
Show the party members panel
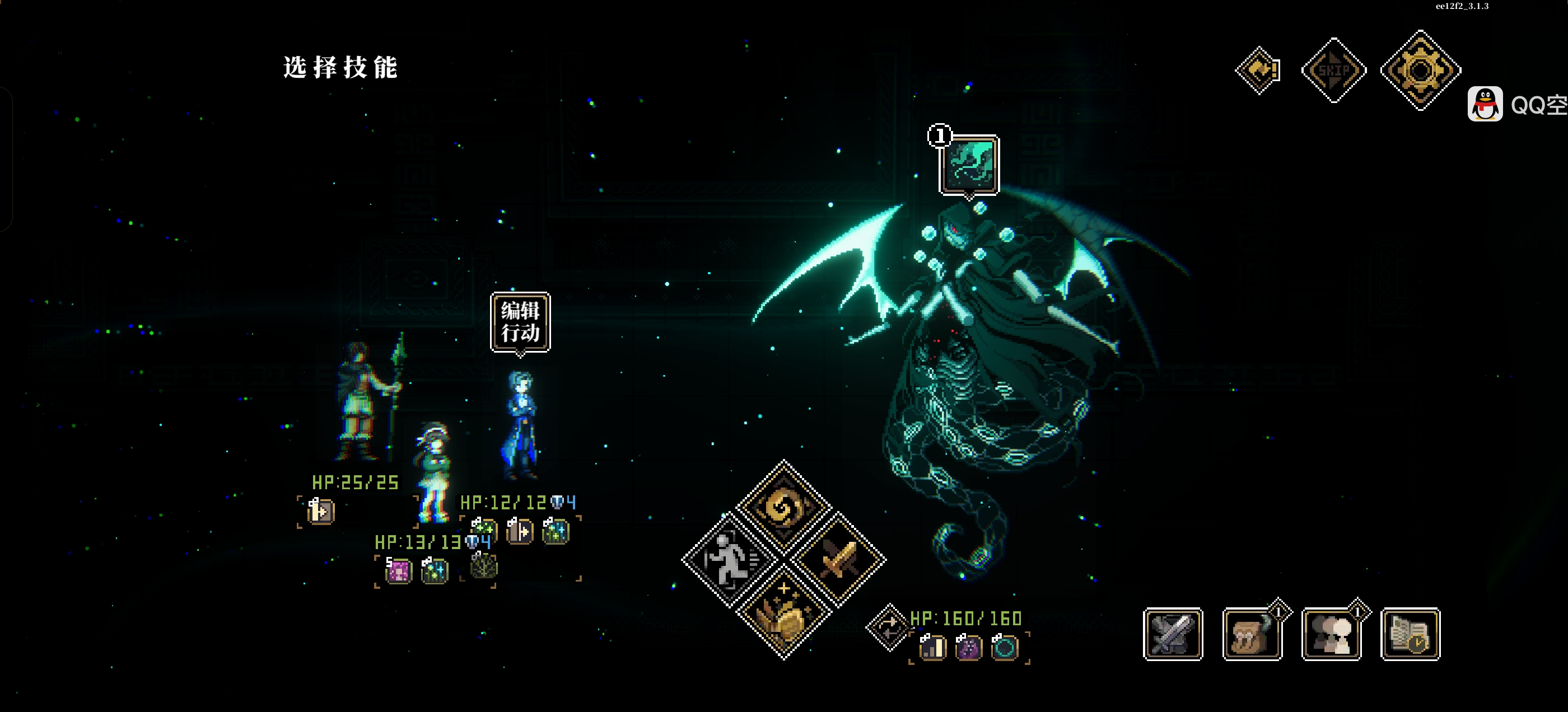tap(1331, 634)
